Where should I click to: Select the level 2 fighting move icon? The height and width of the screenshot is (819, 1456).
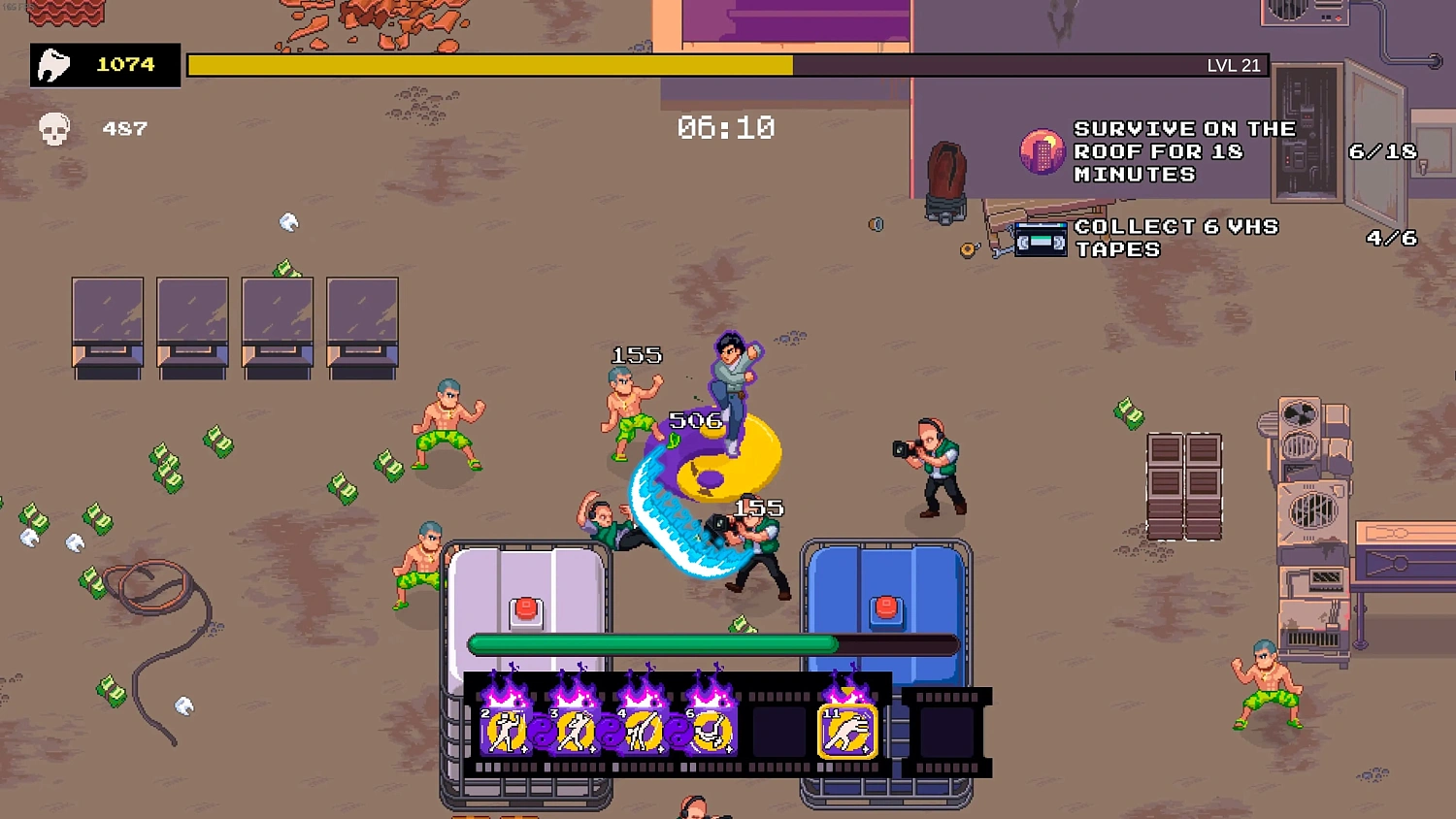(x=505, y=730)
